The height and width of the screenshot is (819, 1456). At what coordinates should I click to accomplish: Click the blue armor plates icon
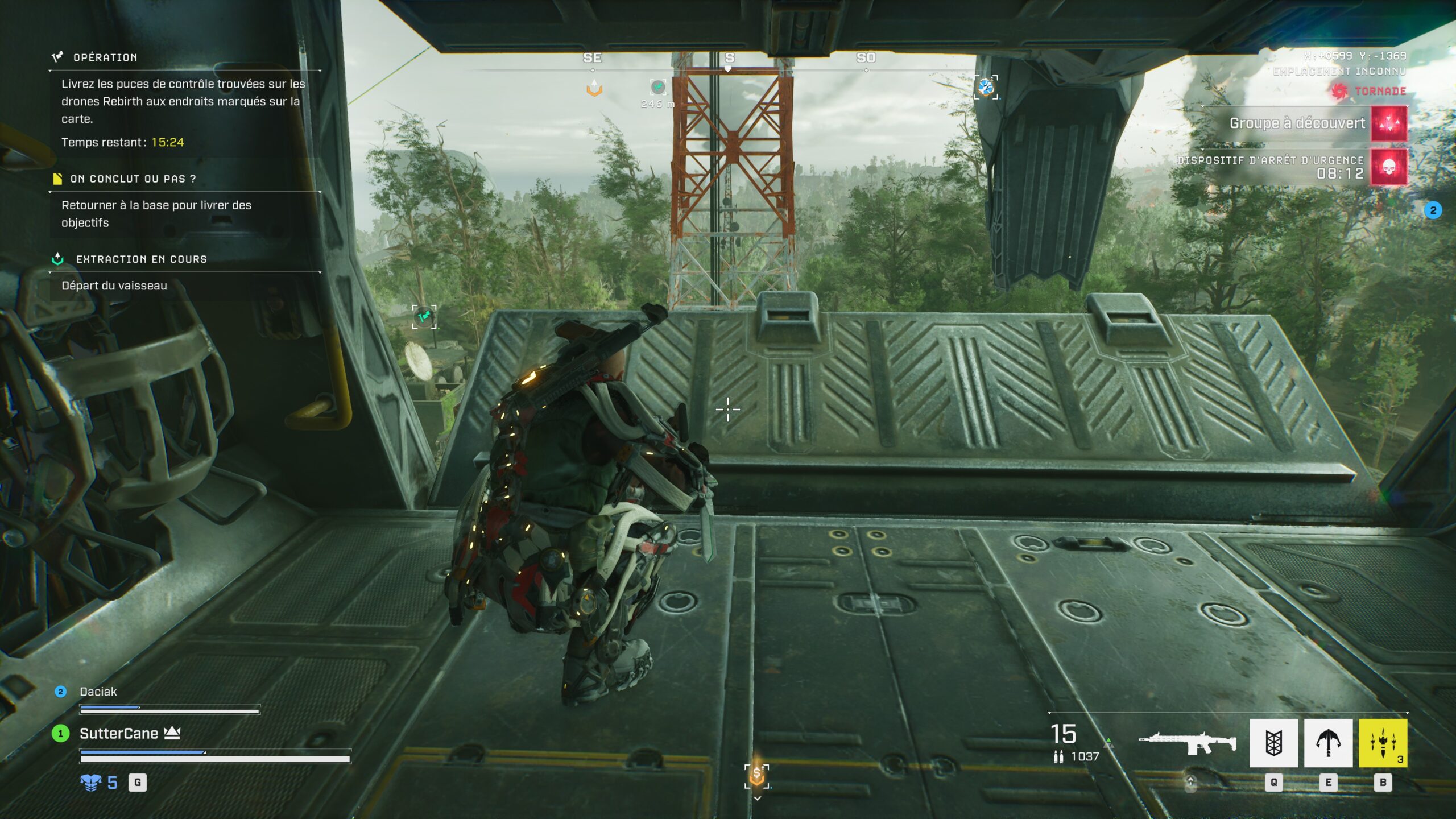(91, 783)
